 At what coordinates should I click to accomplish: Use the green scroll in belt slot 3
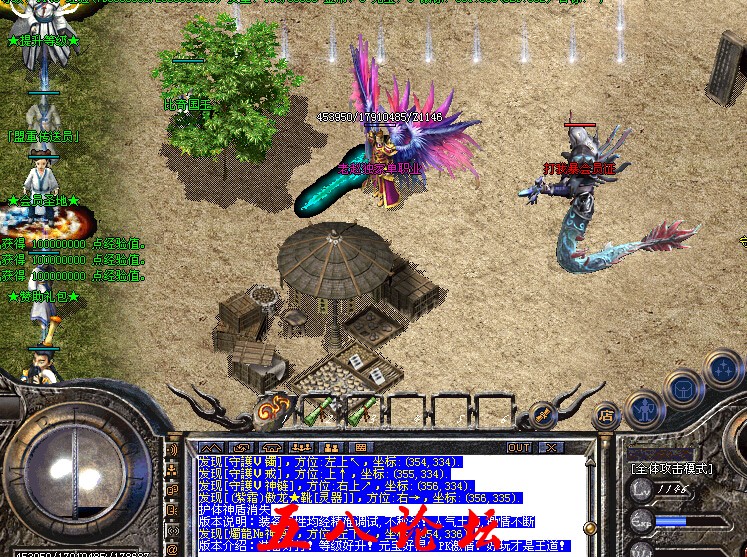coord(363,408)
